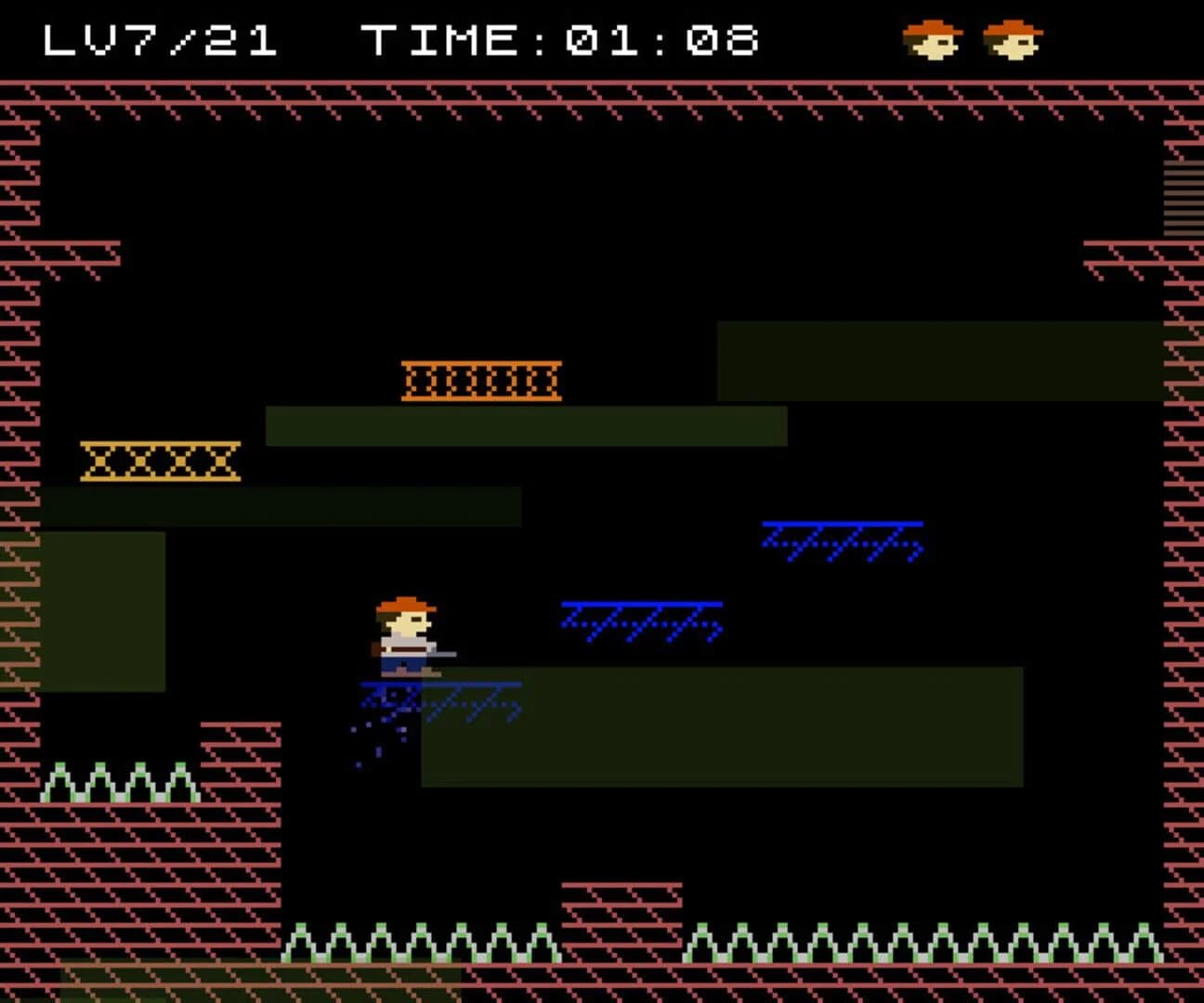Click the first life head icon
Viewport: 1204px width, 1003px height.
pyautogui.click(x=933, y=39)
